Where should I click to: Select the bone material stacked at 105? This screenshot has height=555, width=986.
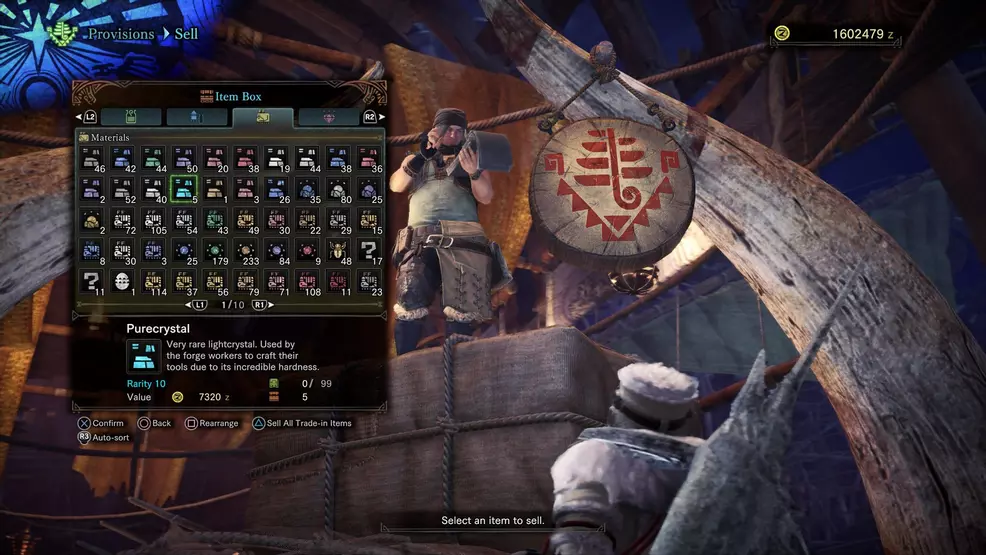tap(154, 220)
